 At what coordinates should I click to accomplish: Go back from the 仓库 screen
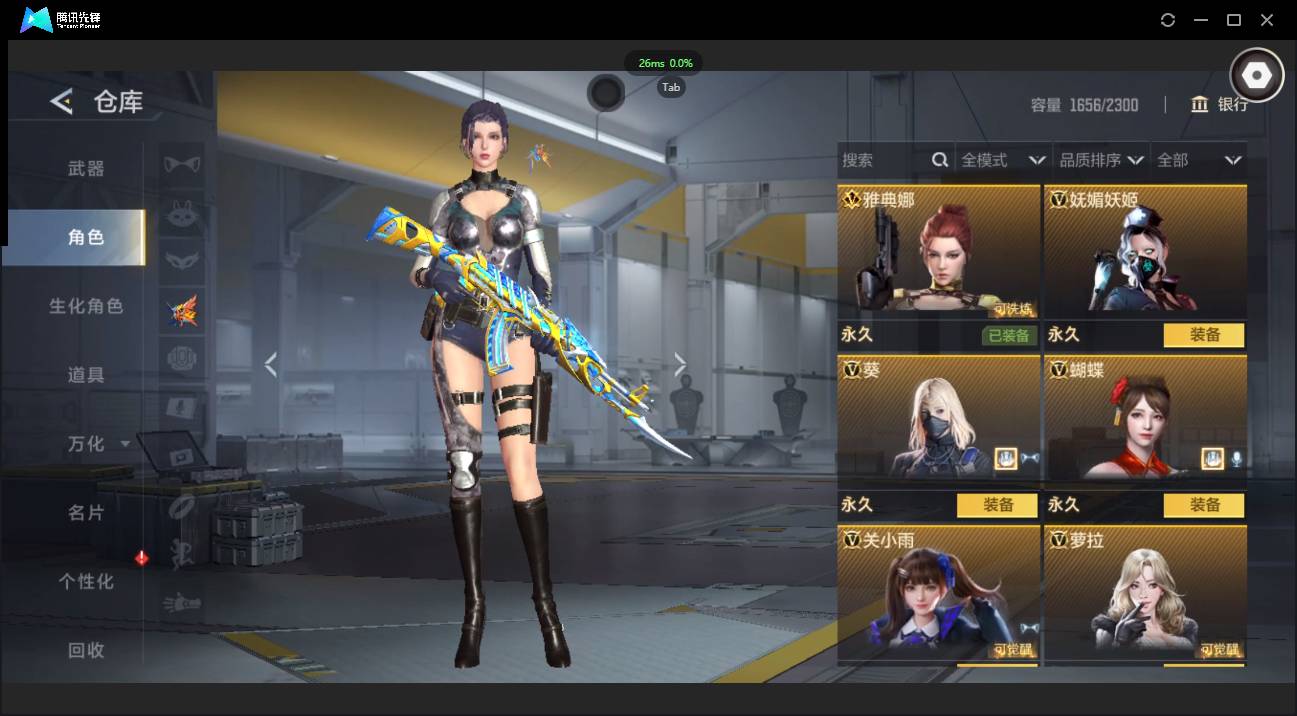[62, 101]
